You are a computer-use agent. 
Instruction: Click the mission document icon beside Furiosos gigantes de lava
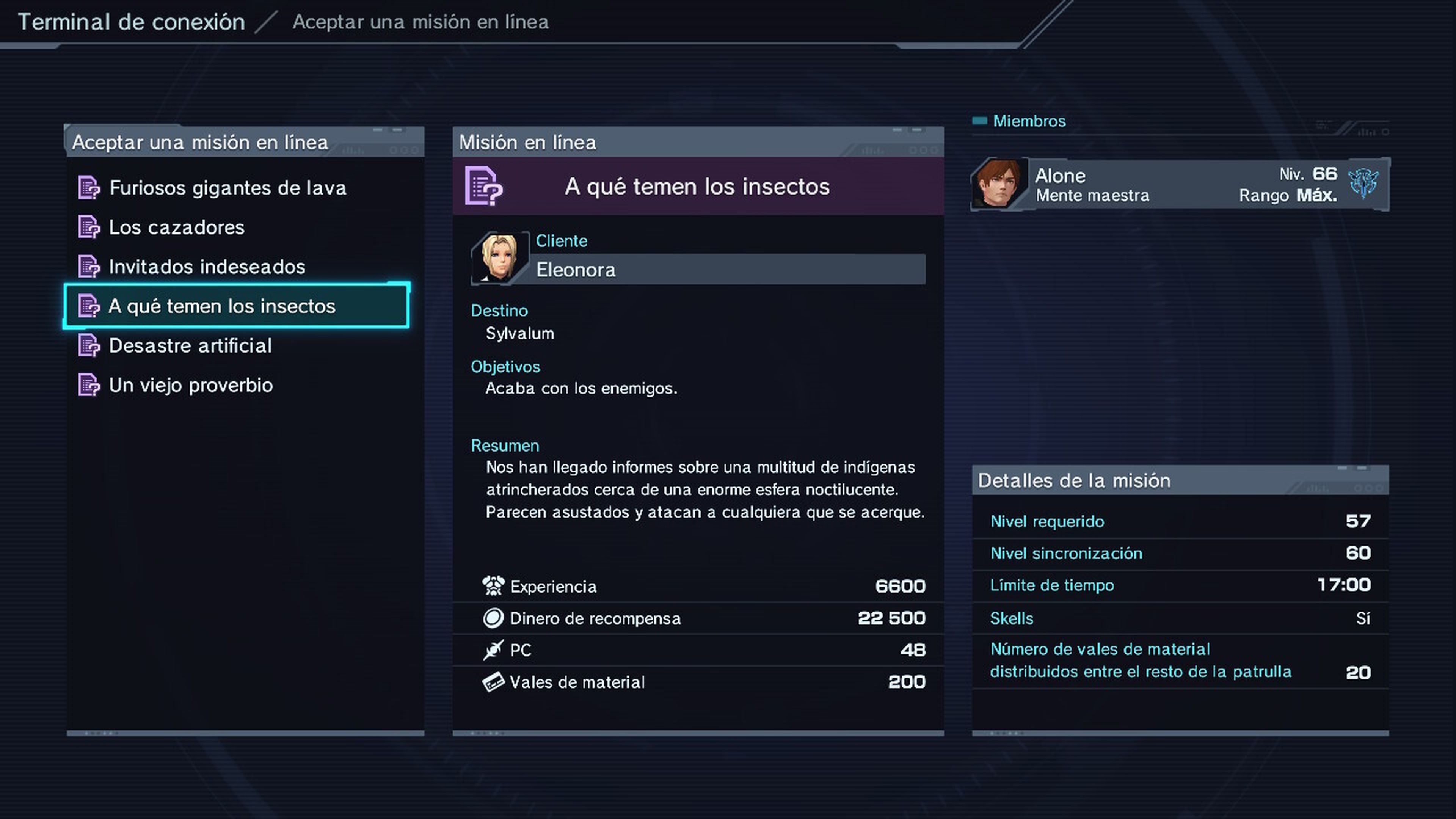tap(89, 187)
